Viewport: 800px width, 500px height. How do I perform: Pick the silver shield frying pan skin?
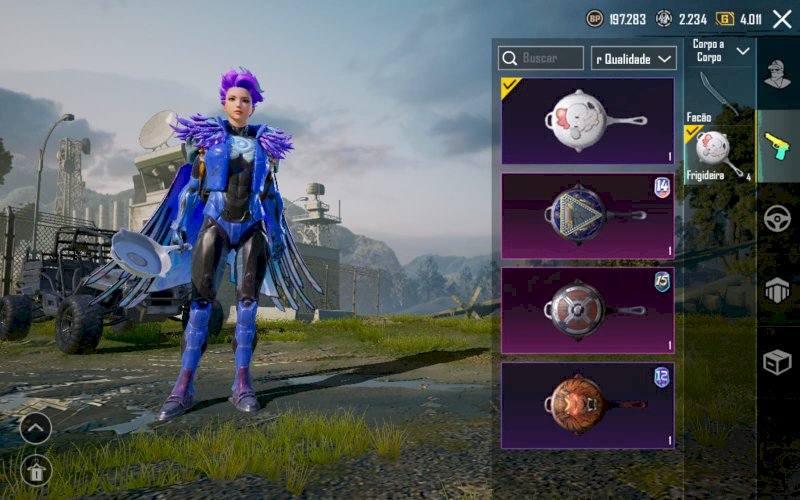(x=587, y=310)
